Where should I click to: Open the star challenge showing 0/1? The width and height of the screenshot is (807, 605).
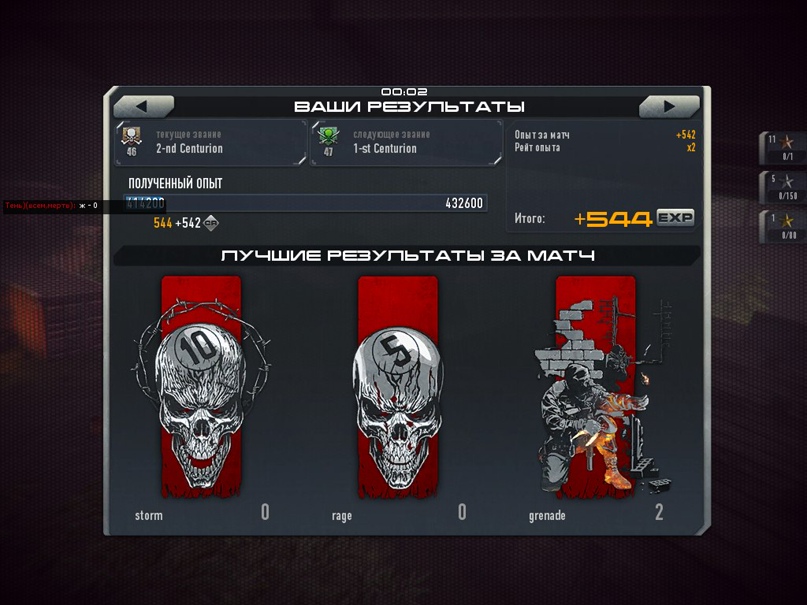pyautogui.click(x=781, y=148)
